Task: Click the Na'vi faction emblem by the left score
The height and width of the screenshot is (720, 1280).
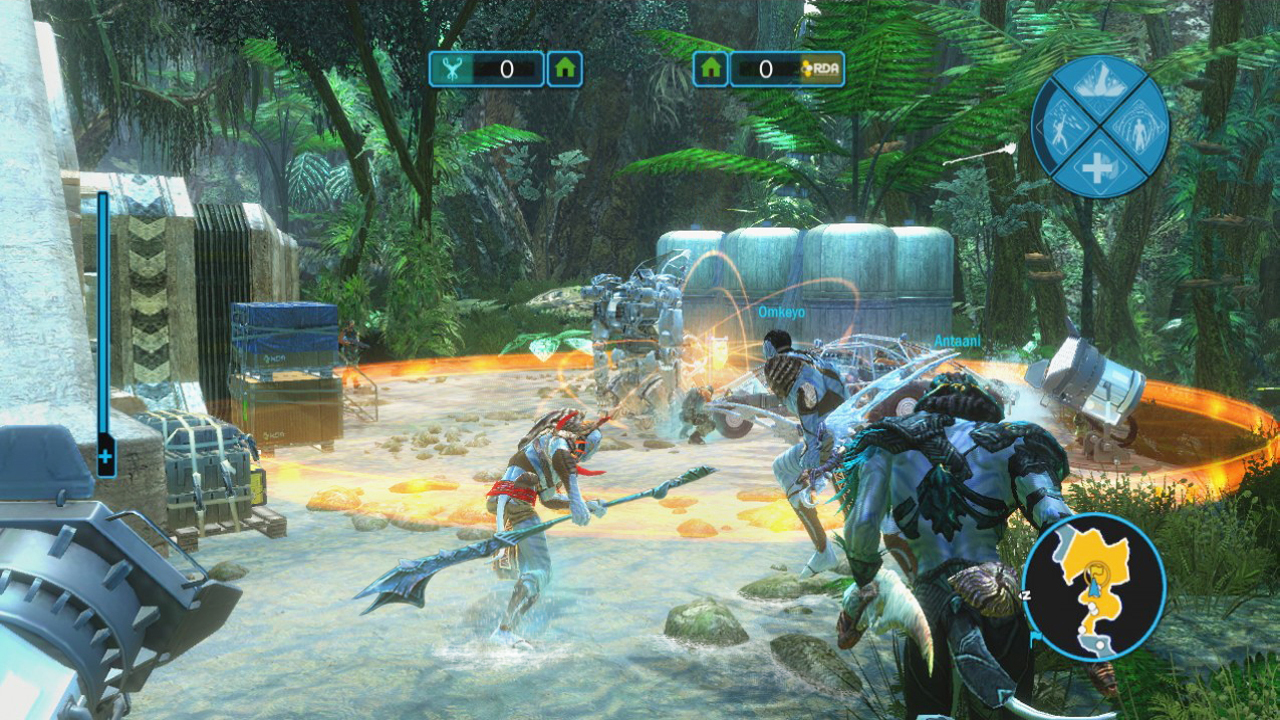Action: pyautogui.click(x=455, y=68)
